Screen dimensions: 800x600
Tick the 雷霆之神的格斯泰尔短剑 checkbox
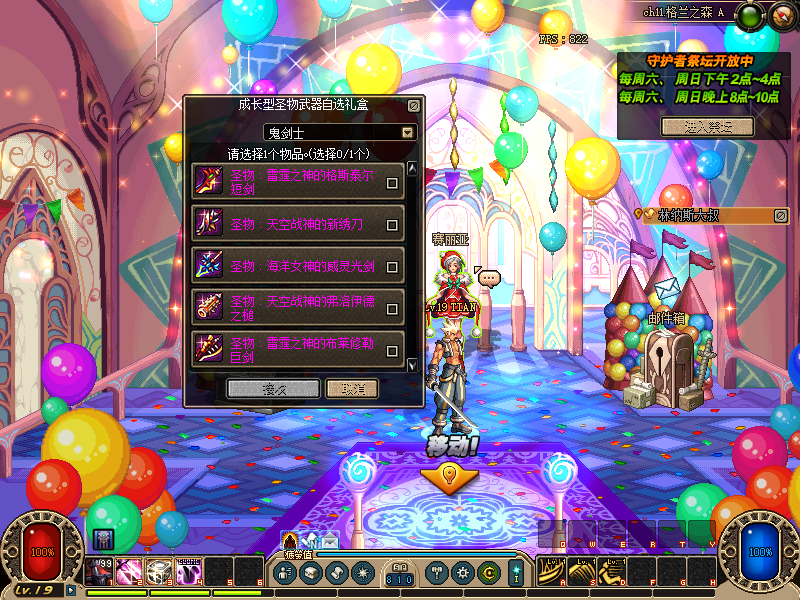point(393,183)
